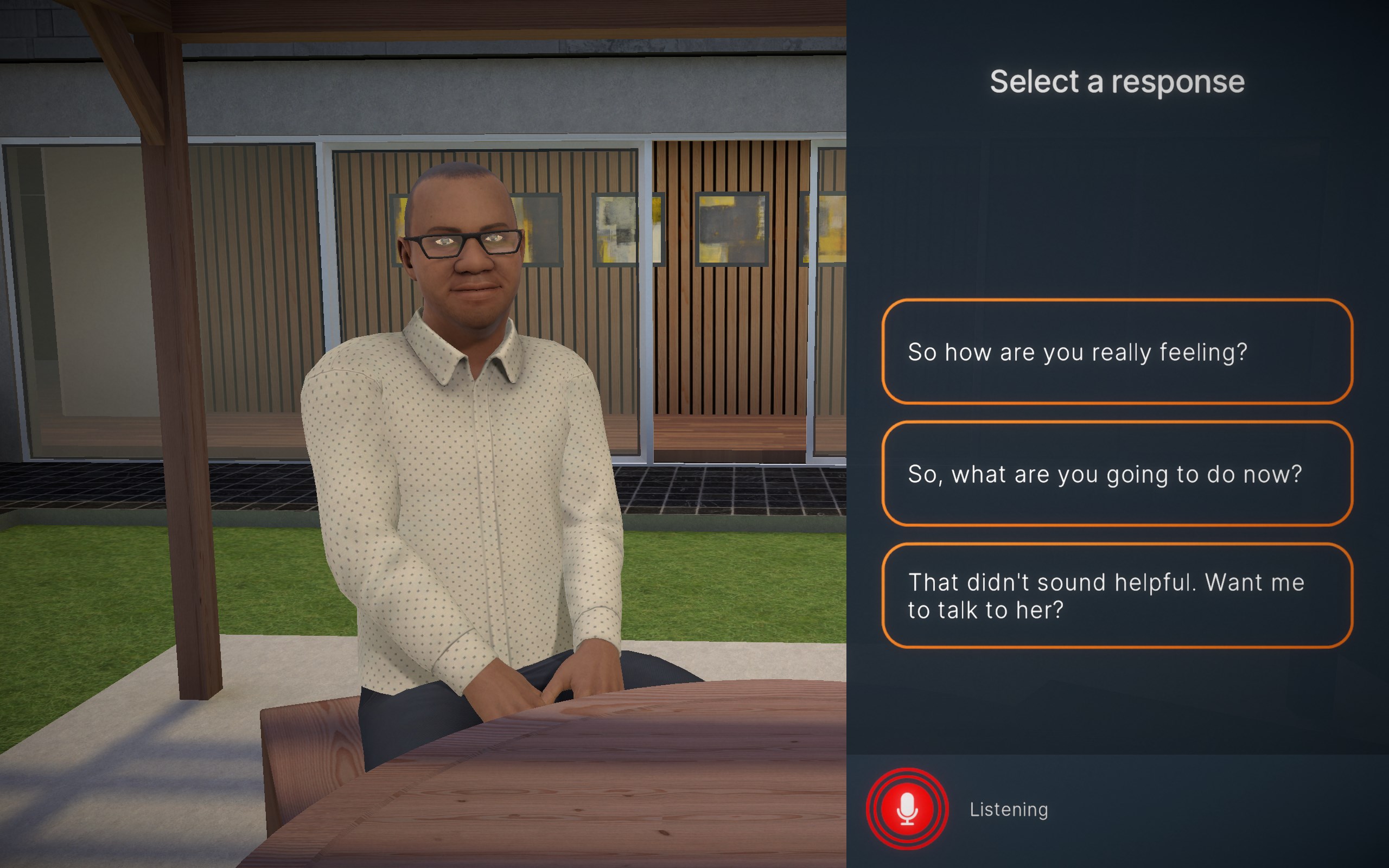Pick the "Want me to talk to her?" reply
The width and height of the screenshot is (1389, 868).
tap(1117, 596)
